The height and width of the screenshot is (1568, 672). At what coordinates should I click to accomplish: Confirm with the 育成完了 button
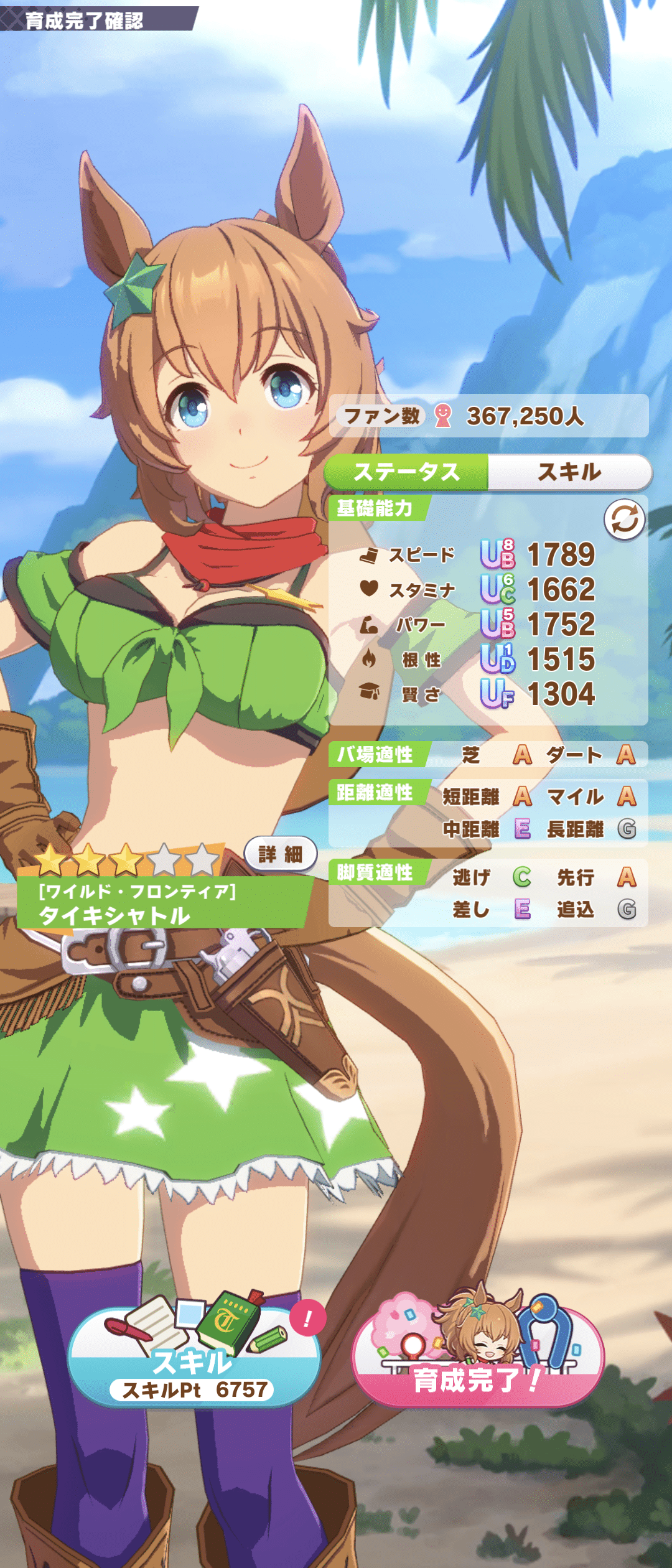[x=478, y=1366]
